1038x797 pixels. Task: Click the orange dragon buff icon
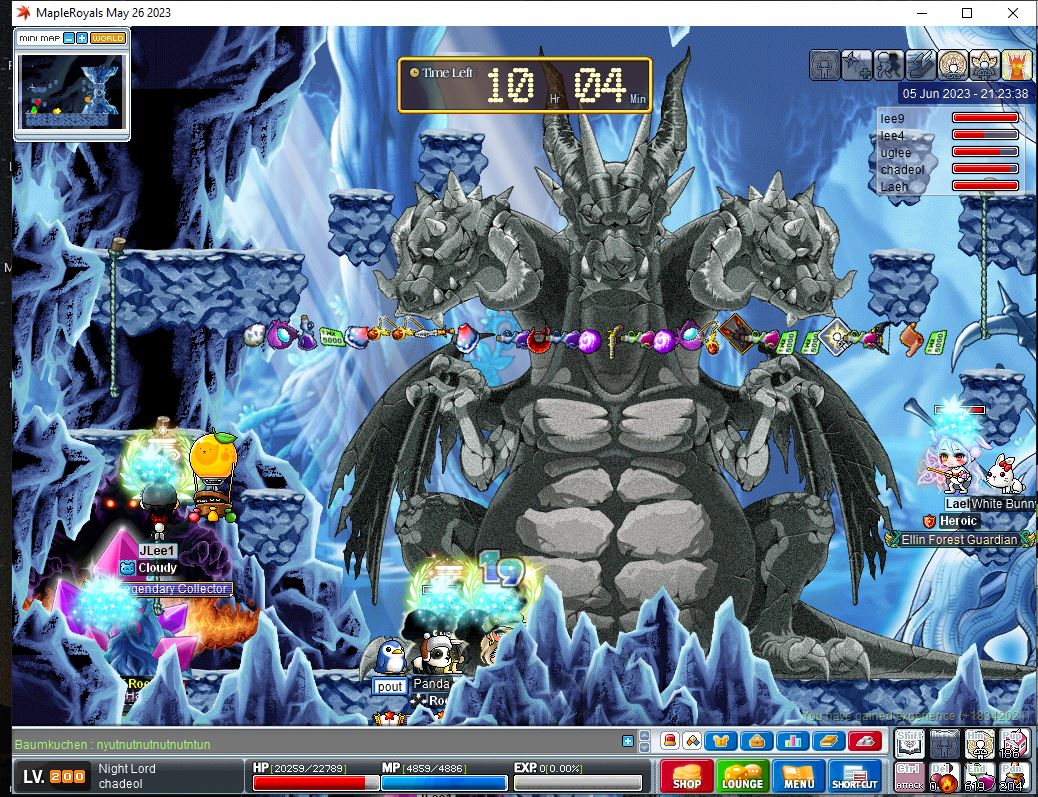pos(1016,64)
